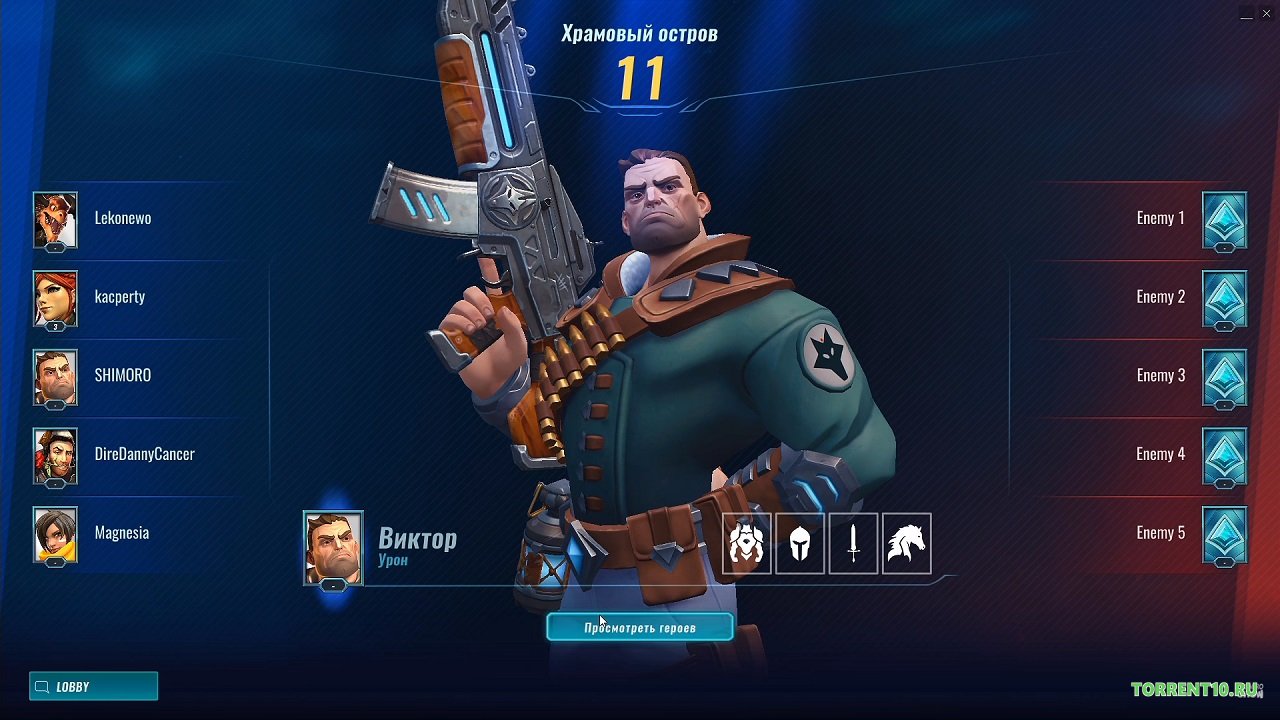
Task: Click Enemy 3's rank badge
Action: [x=1224, y=376]
